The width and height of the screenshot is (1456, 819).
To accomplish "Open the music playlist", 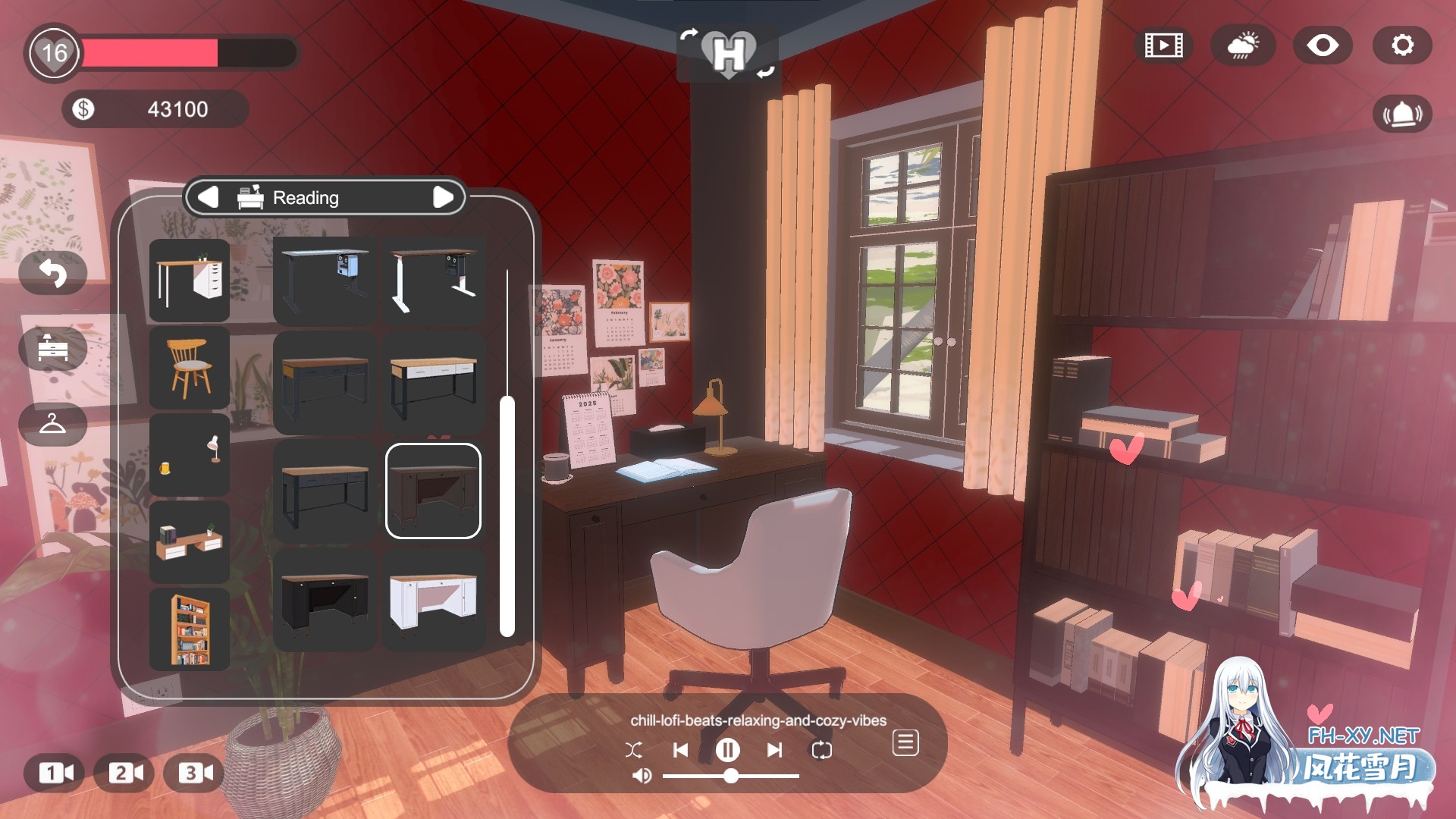I will (x=905, y=743).
